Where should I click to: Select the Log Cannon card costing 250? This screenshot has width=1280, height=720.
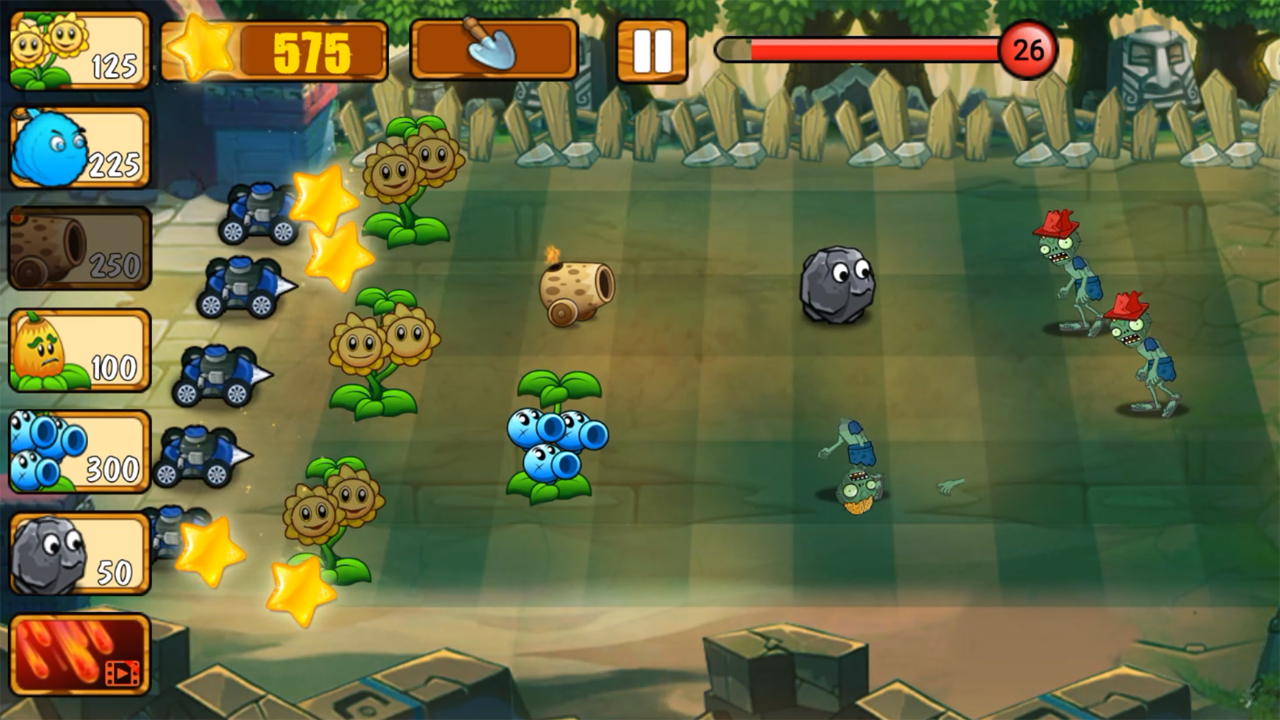click(78, 248)
